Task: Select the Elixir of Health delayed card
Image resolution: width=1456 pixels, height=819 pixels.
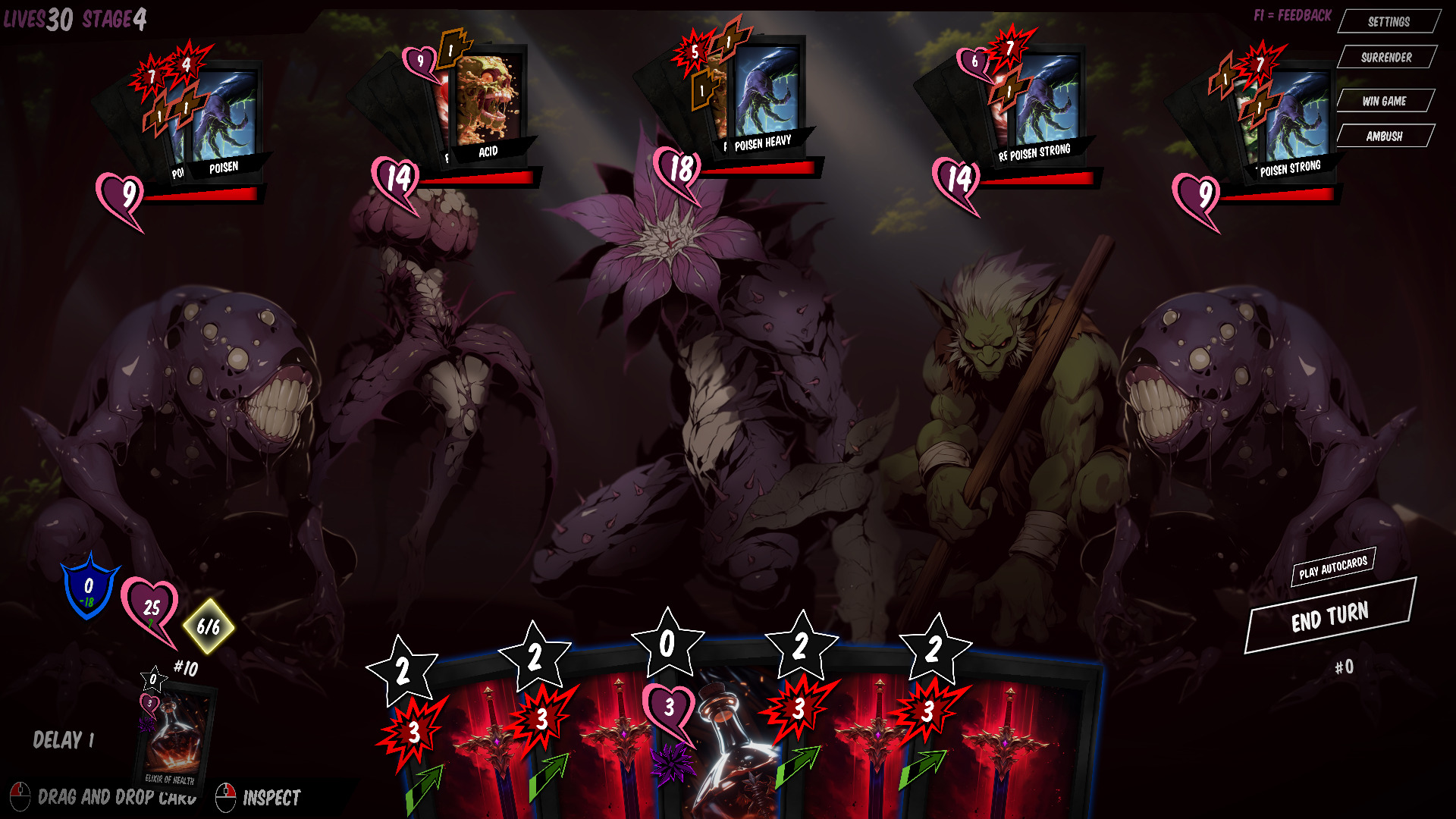Action: (175, 736)
